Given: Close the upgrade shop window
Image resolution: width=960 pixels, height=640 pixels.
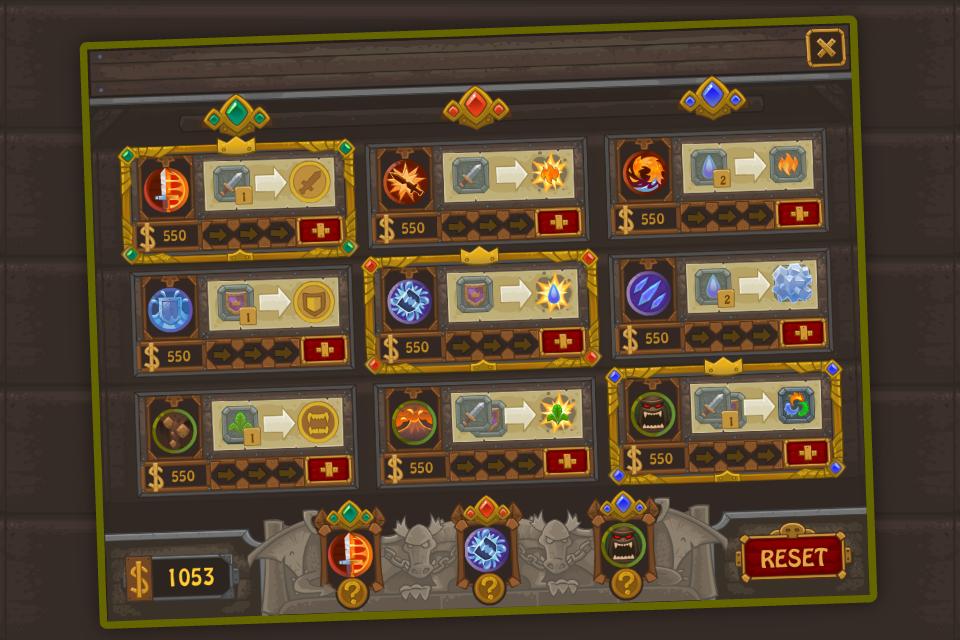Looking at the screenshot, I should pyautogui.click(x=825, y=48).
